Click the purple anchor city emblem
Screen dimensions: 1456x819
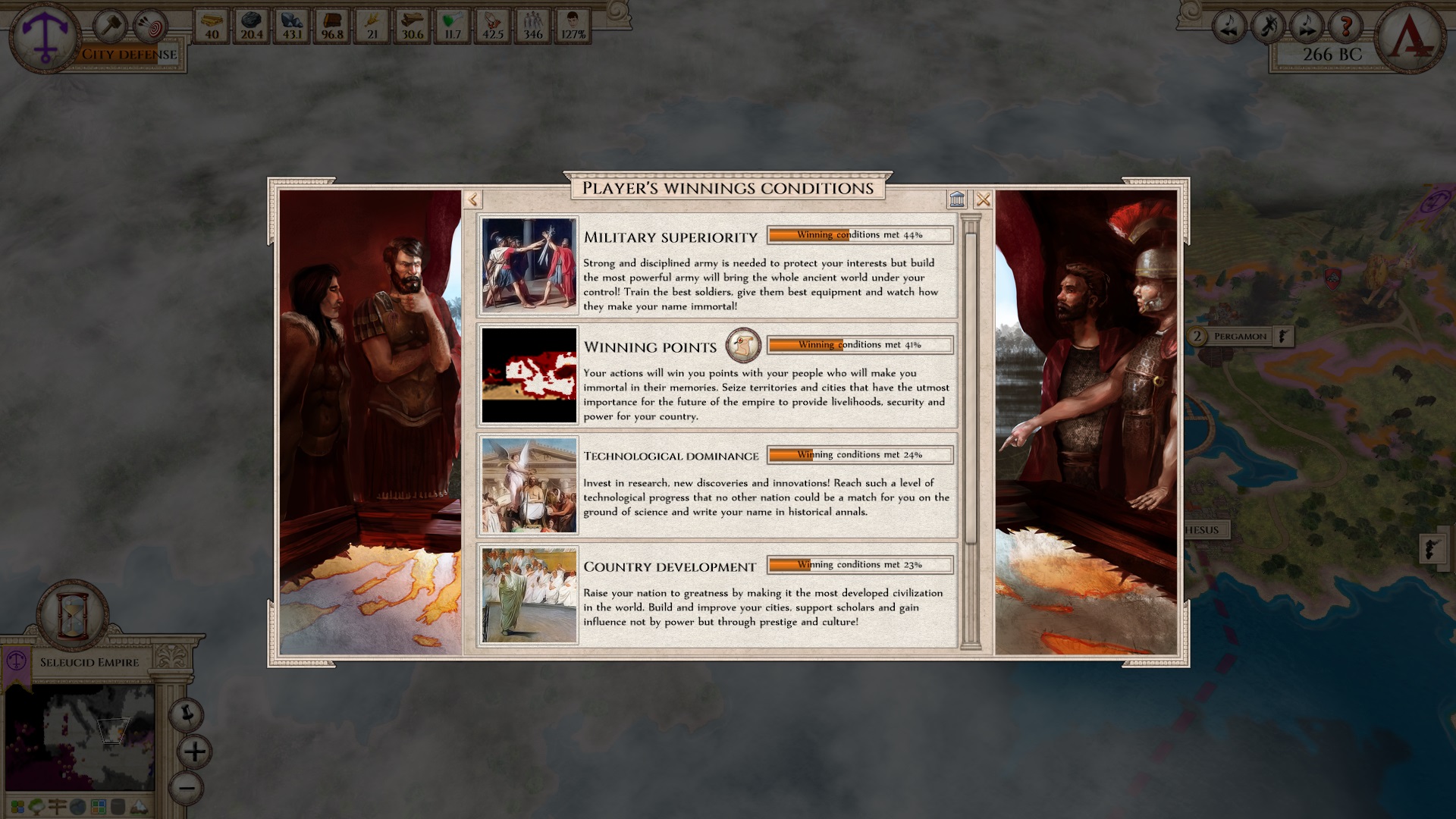click(42, 34)
